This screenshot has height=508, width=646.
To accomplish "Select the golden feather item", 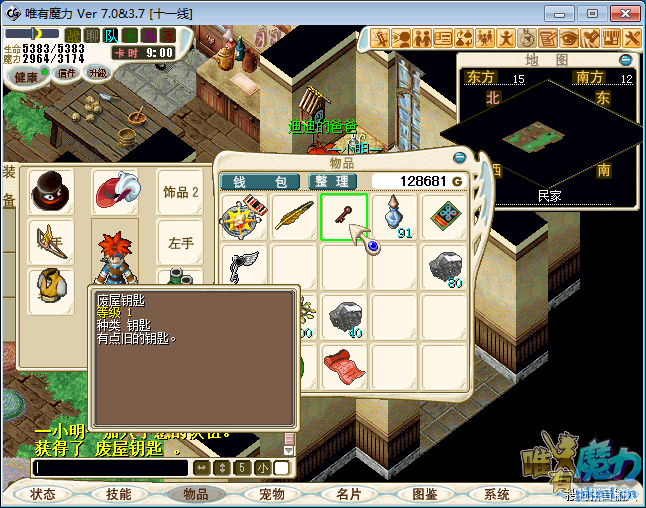I will [295, 216].
